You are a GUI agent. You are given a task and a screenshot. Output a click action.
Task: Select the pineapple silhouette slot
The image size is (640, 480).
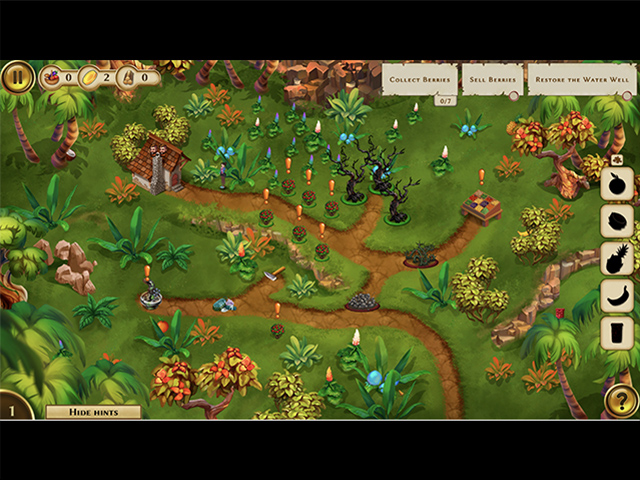click(617, 258)
